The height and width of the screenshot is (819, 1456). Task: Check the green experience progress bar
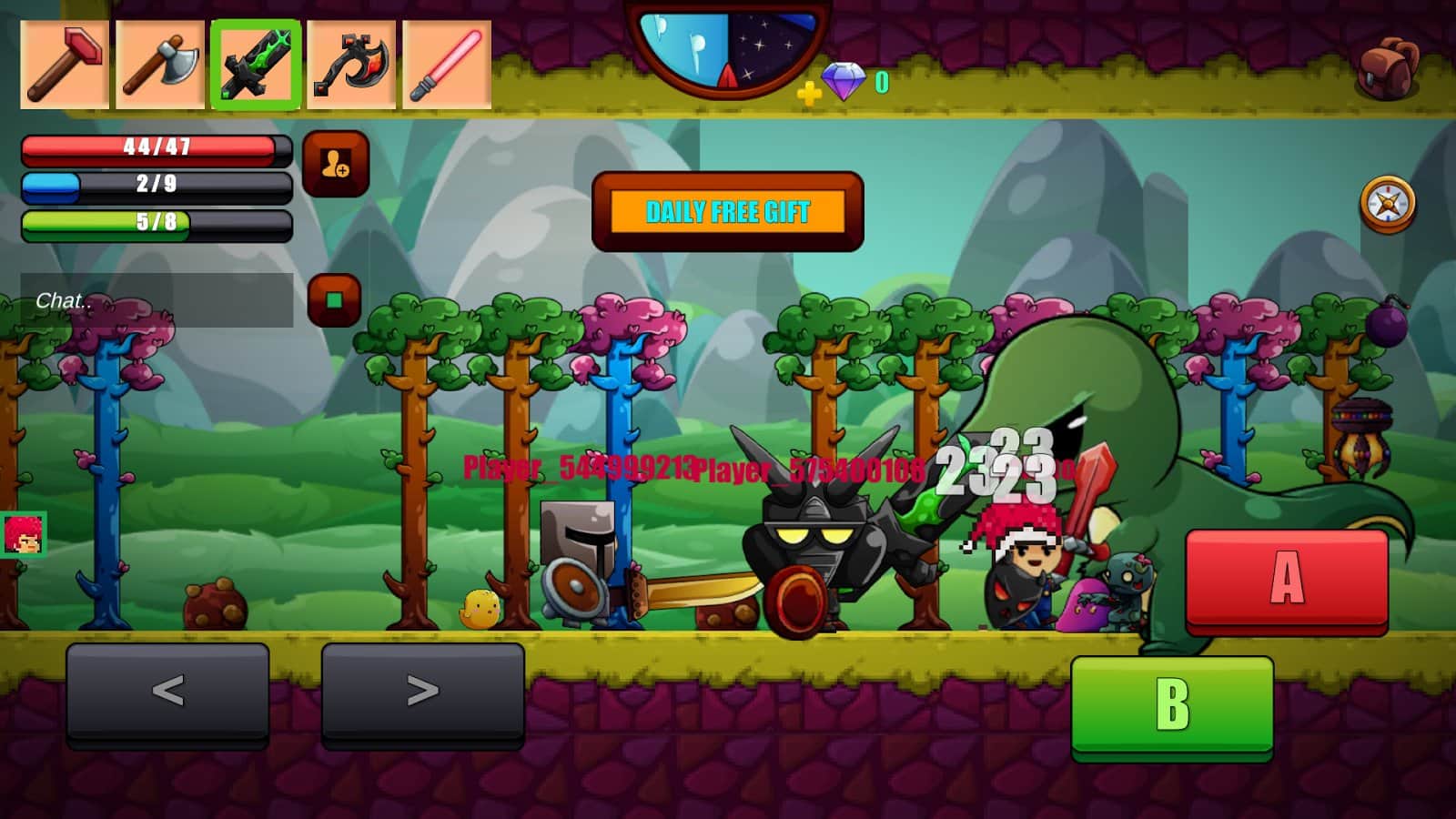coord(153,221)
